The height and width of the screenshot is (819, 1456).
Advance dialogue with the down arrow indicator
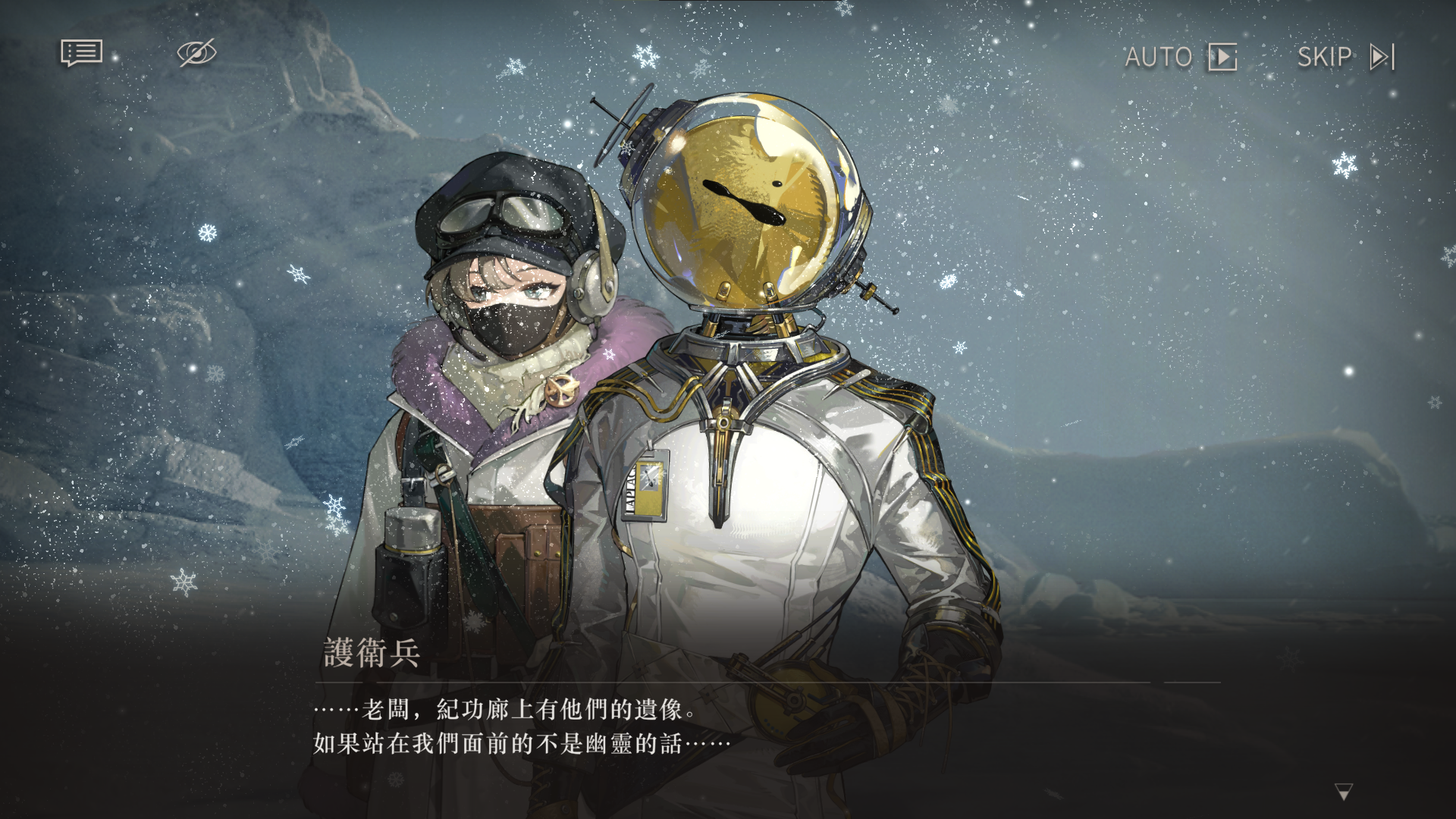pos(1343,792)
